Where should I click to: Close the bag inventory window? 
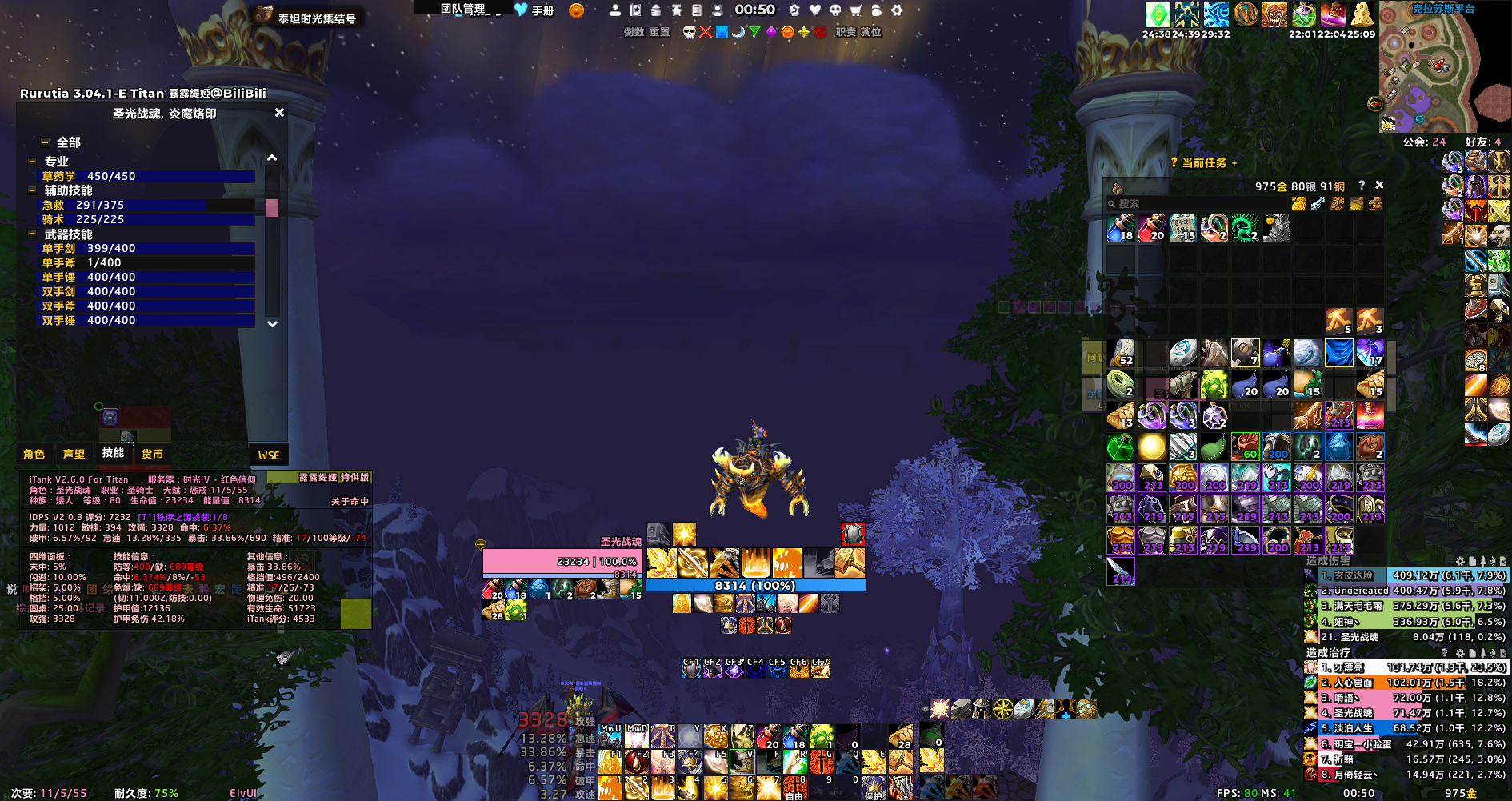pyautogui.click(x=1379, y=185)
